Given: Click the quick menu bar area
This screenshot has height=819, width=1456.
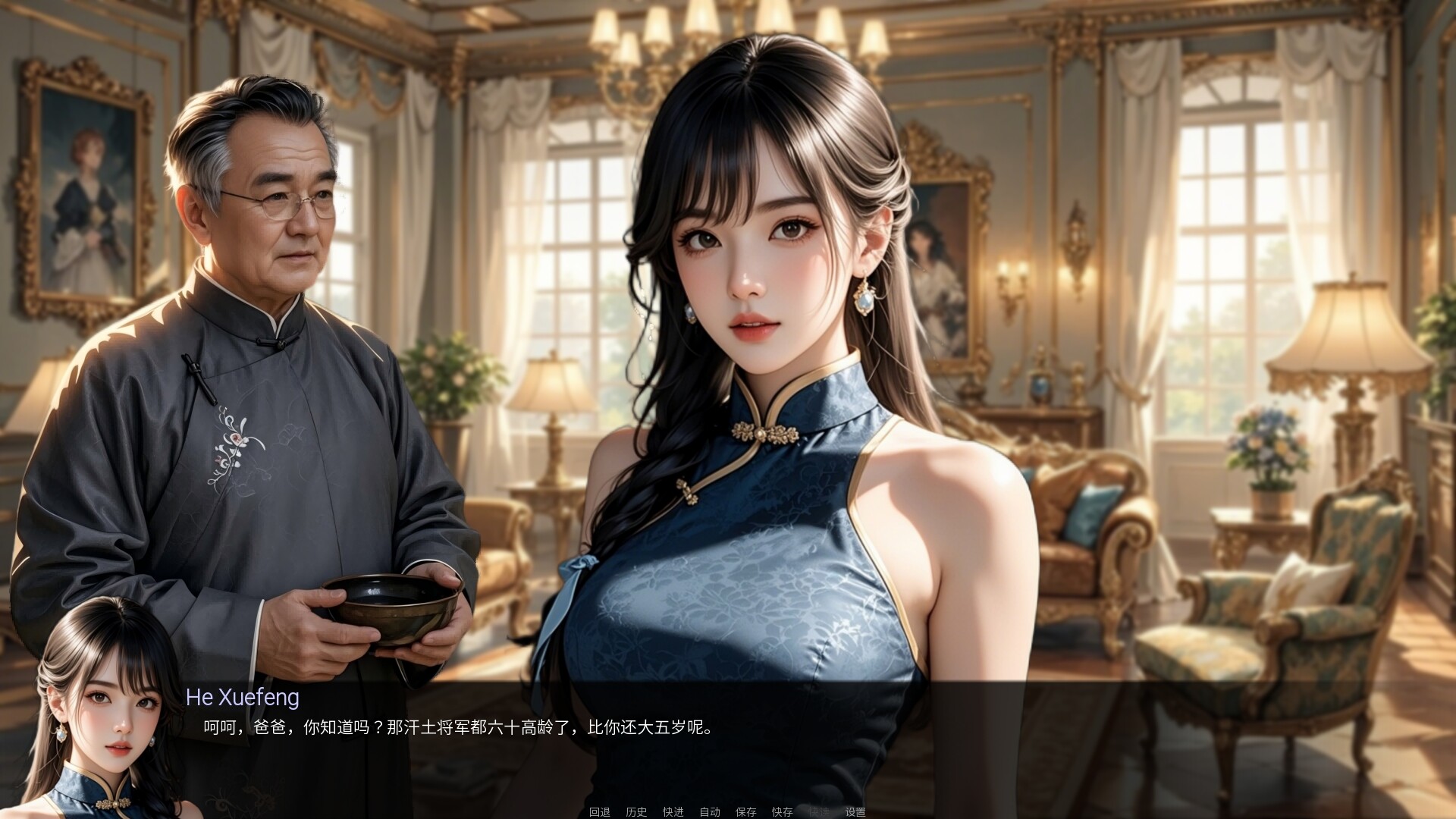Looking at the screenshot, I should (728, 811).
